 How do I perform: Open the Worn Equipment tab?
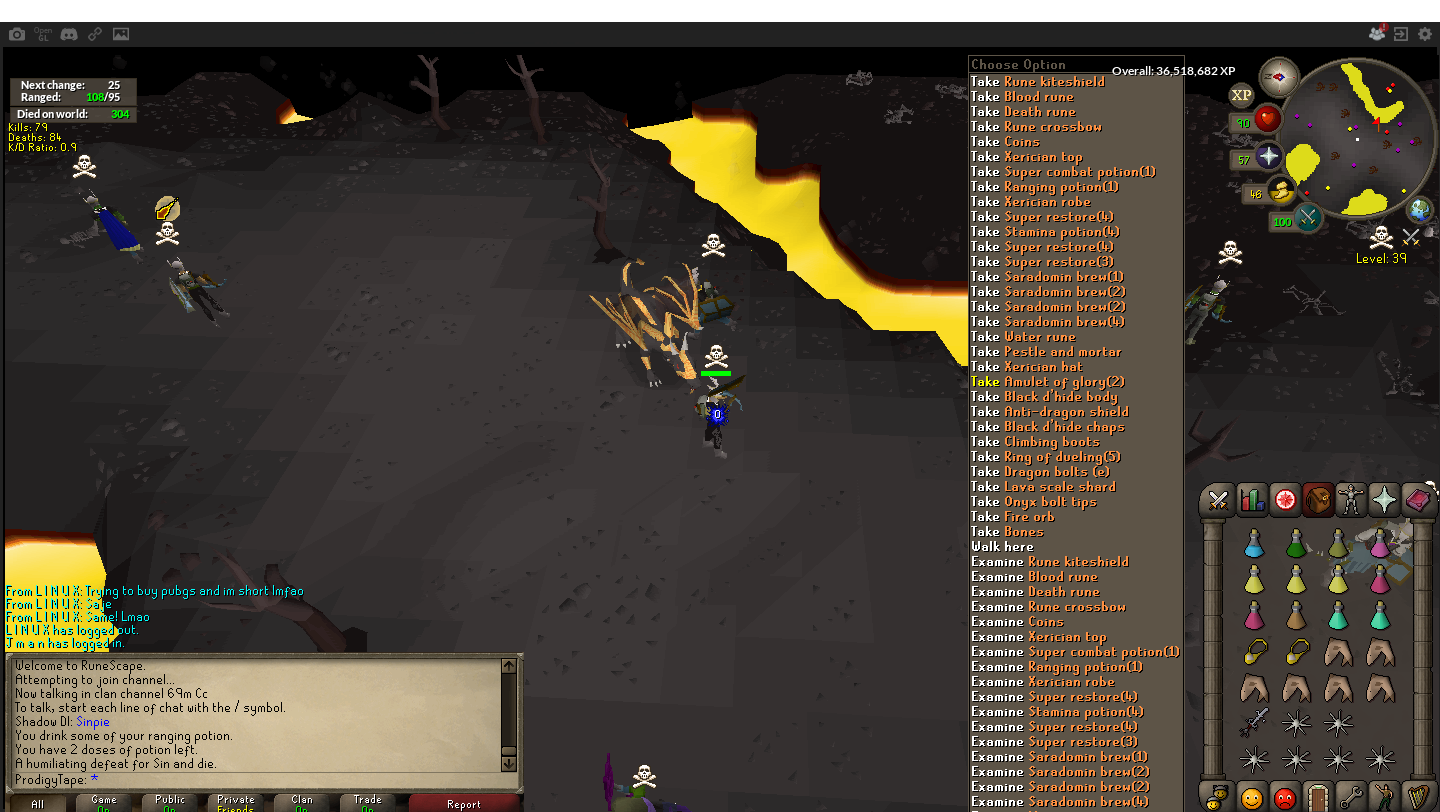1351,499
